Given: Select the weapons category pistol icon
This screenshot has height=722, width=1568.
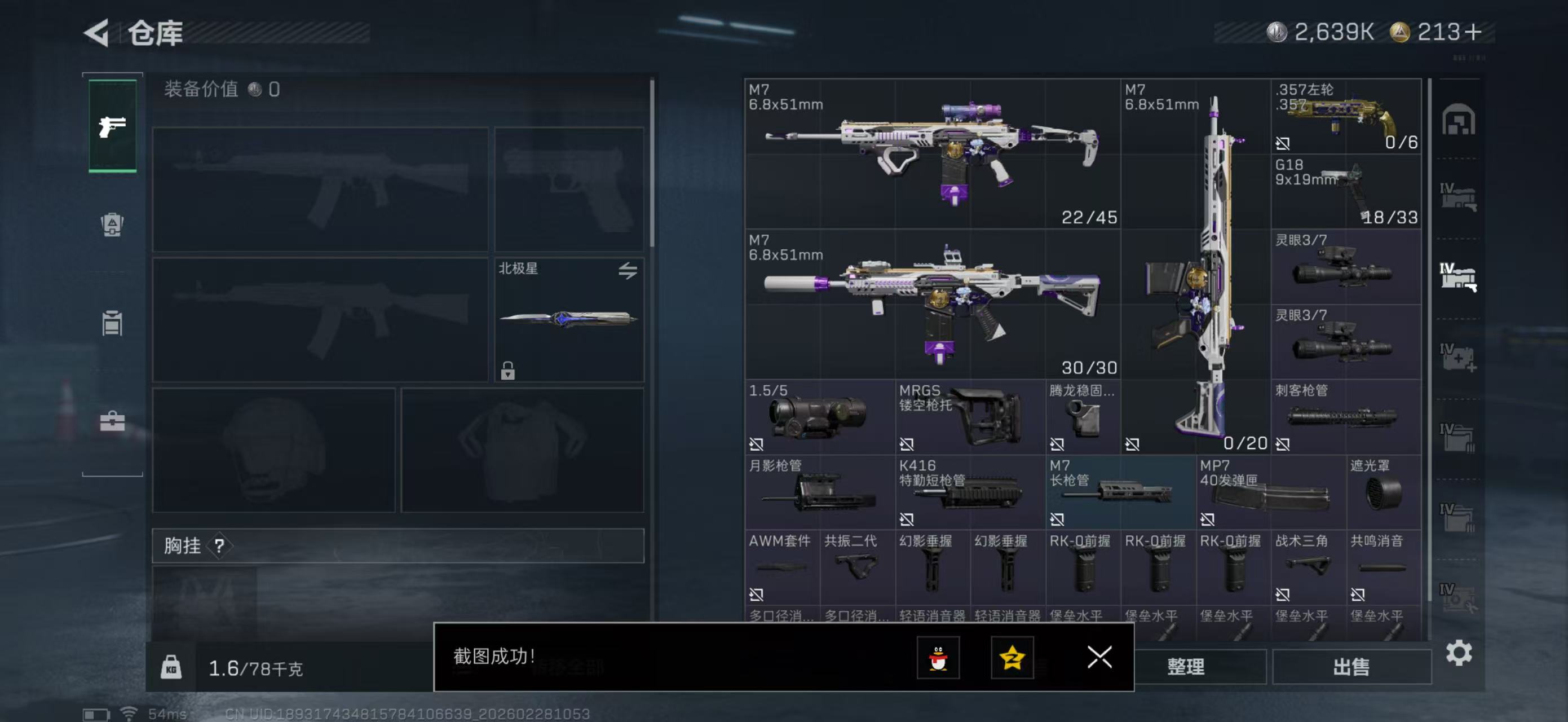Looking at the screenshot, I should 112,126.
